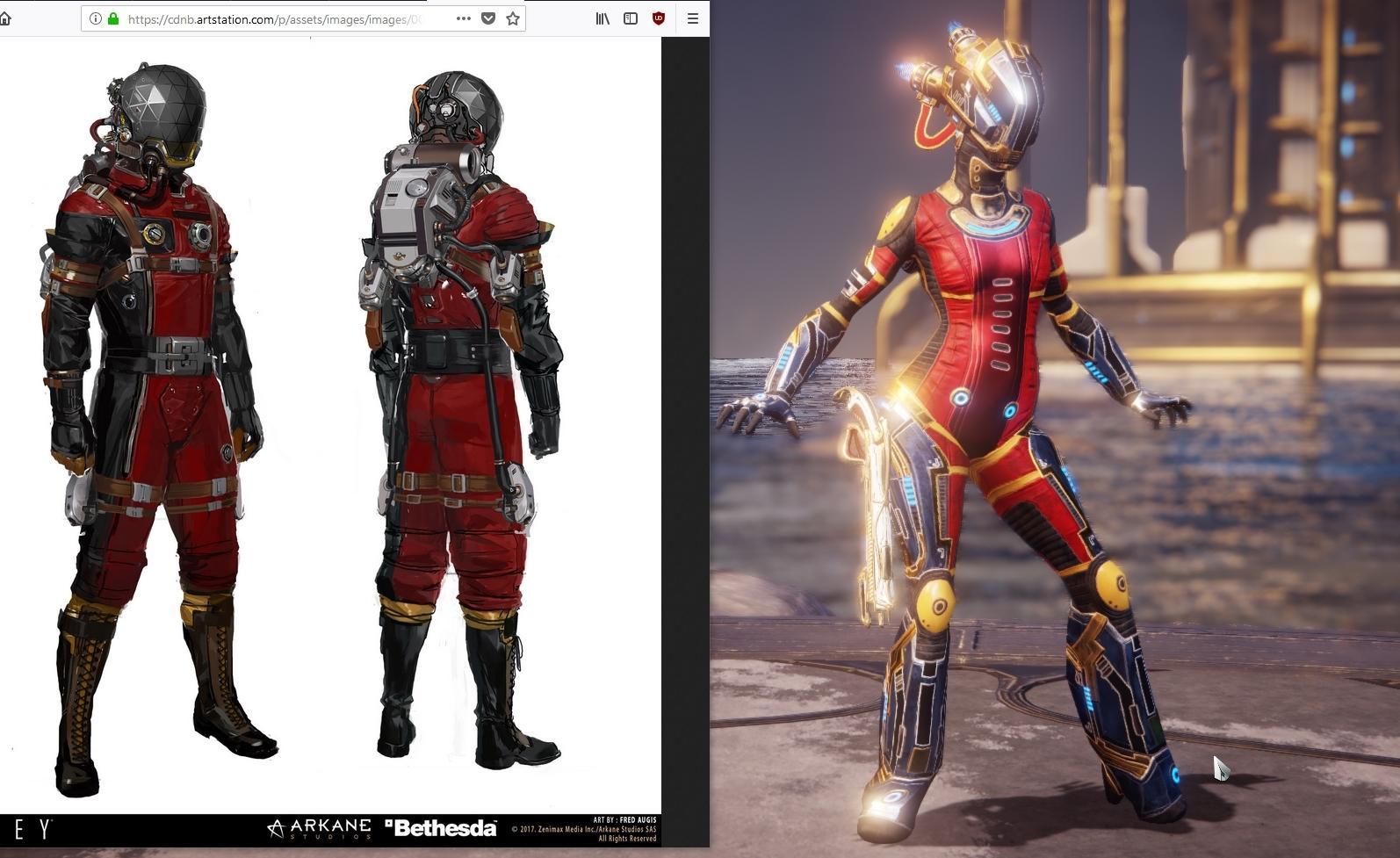Click the Bethesda logo

click(442, 826)
